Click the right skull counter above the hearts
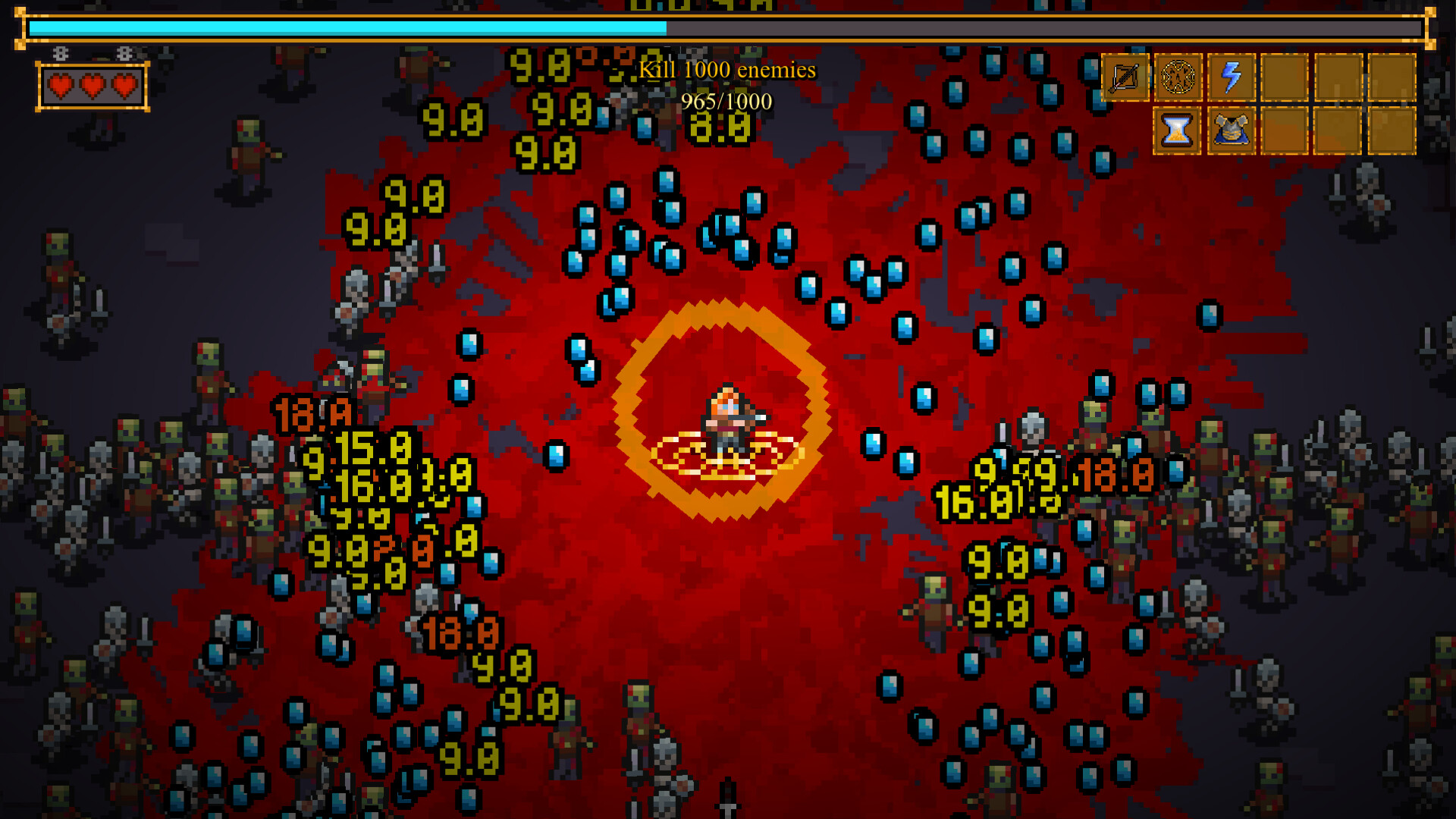Screen dimensions: 1456x819 [124, 53]
